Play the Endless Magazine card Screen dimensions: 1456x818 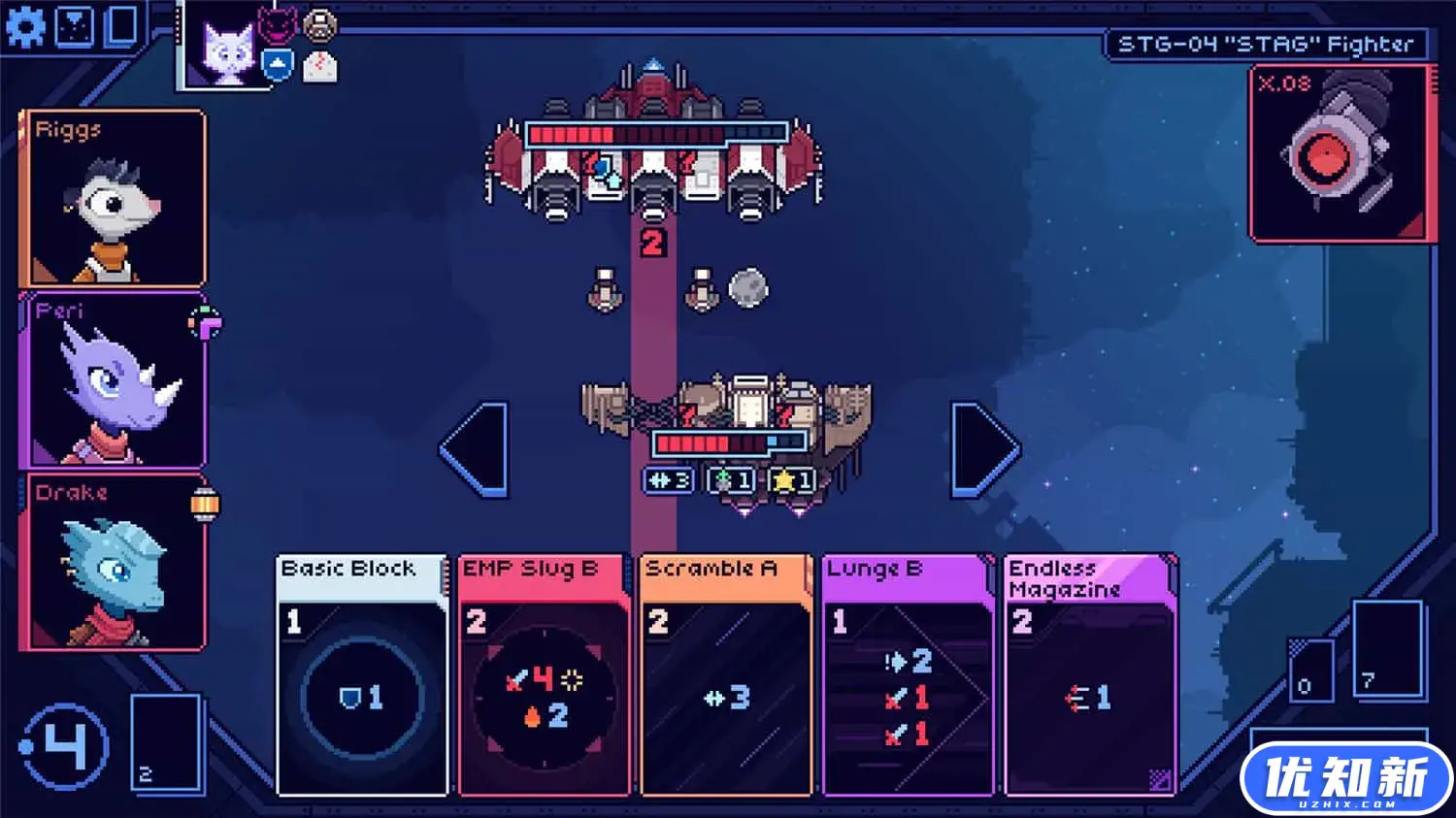pos(1090,674)
